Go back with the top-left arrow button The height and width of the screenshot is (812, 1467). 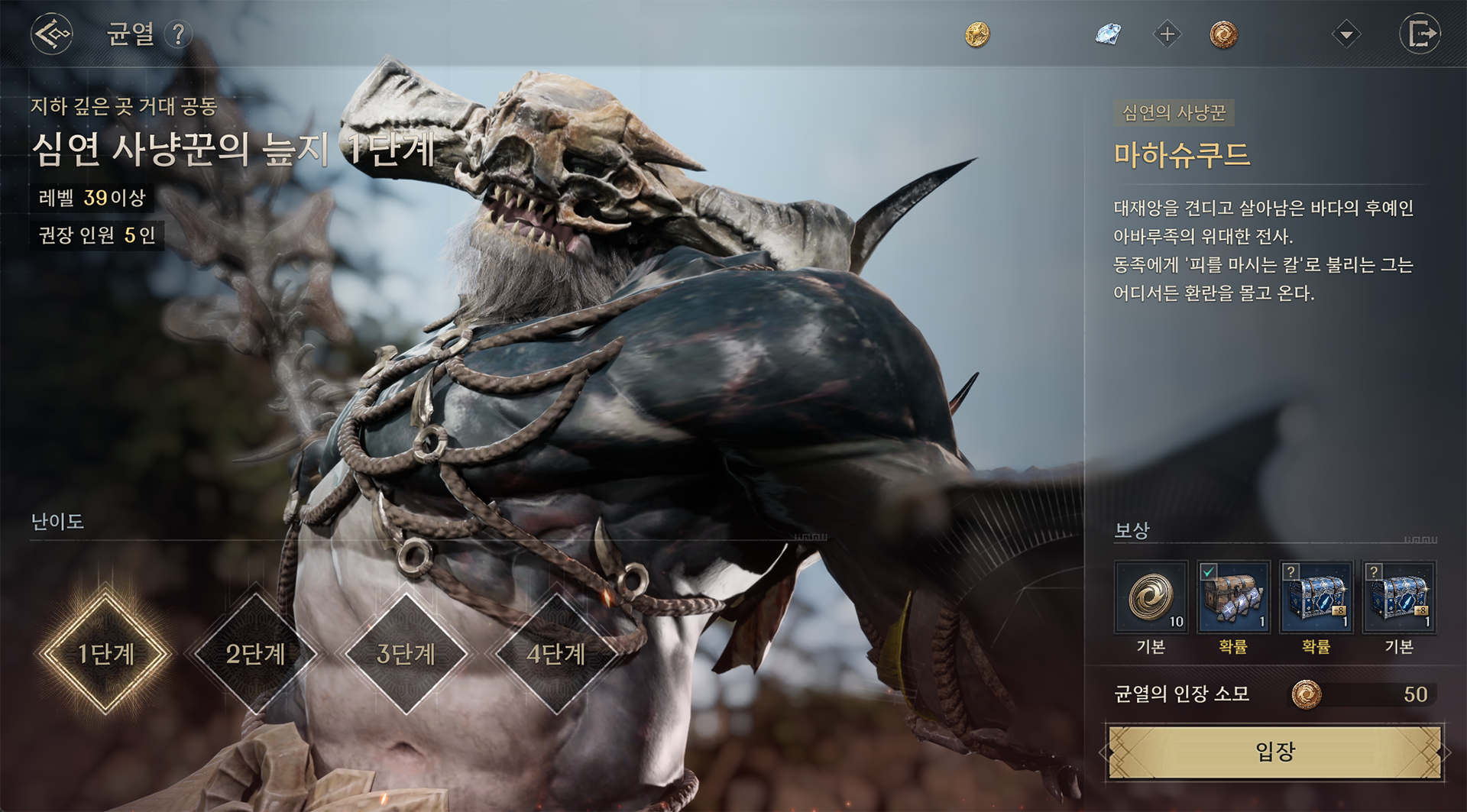pyautogui.click(x=52, y=34)
